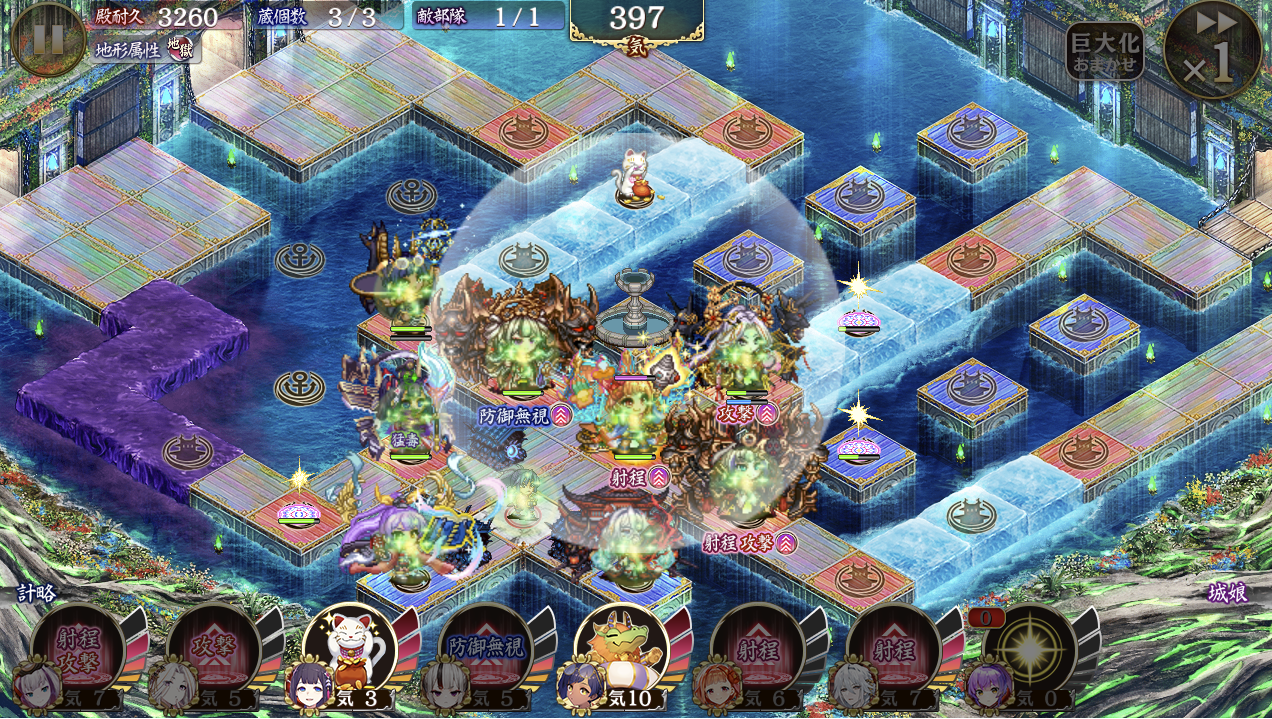
Task: Select the orange dragon stratagem costing 10 気
Action: click(x=621, y=650)
